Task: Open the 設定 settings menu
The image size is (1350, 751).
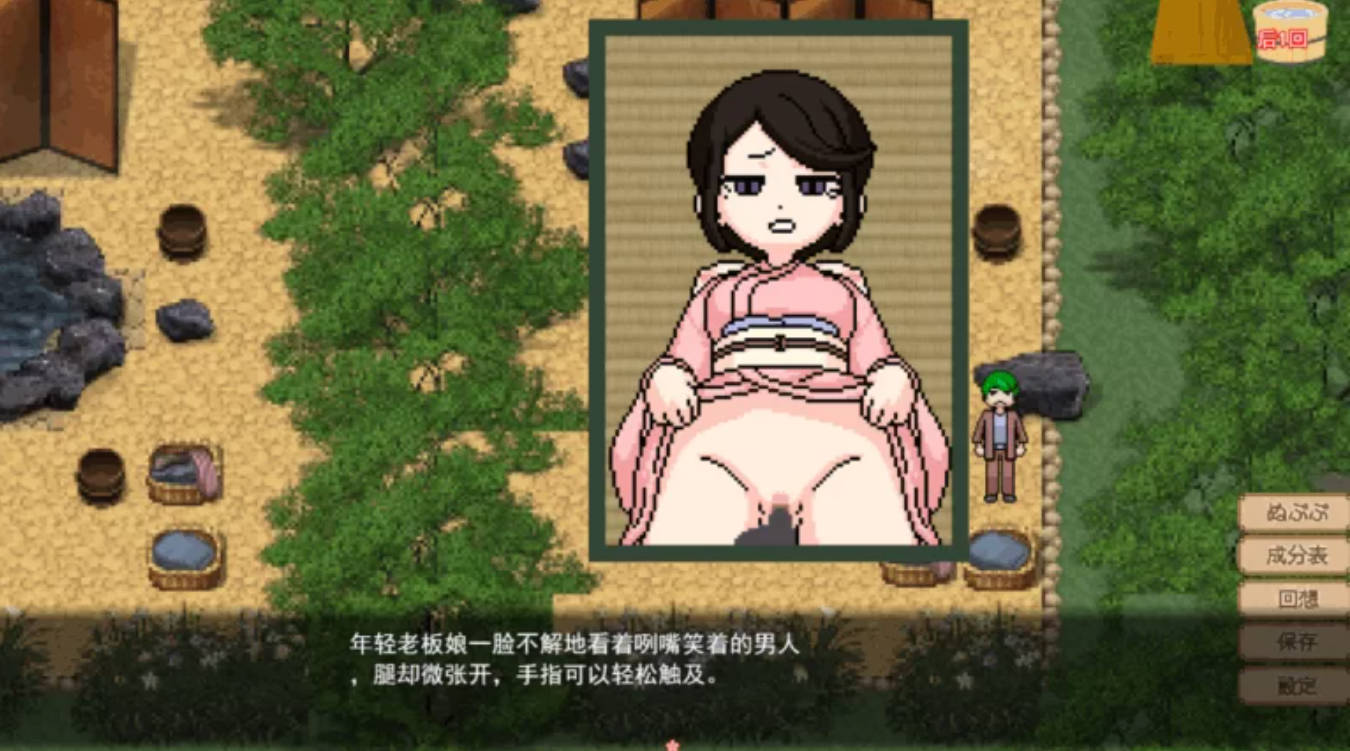Action: point(1297,683)
